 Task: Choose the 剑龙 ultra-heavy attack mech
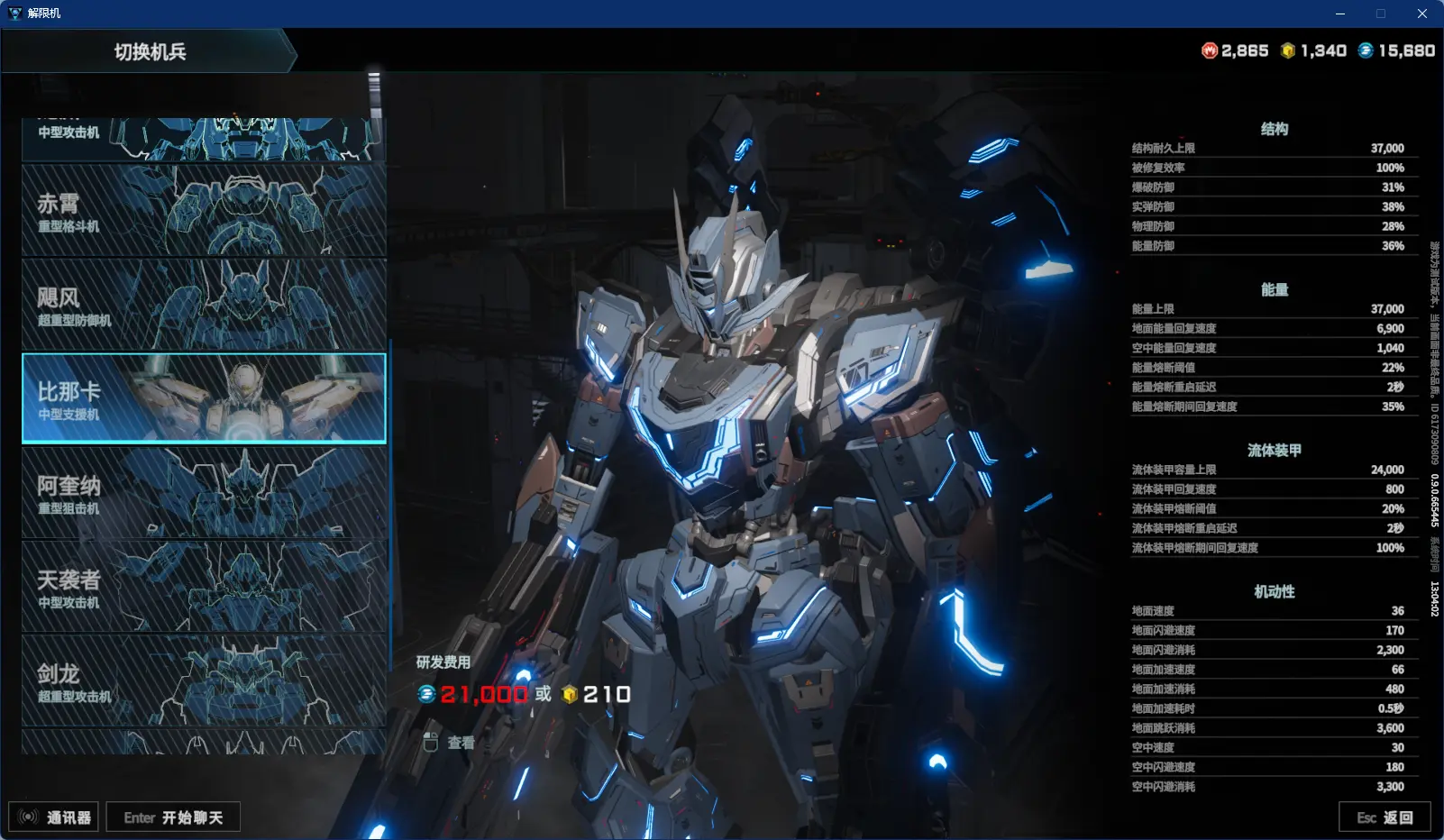[204, 681]
